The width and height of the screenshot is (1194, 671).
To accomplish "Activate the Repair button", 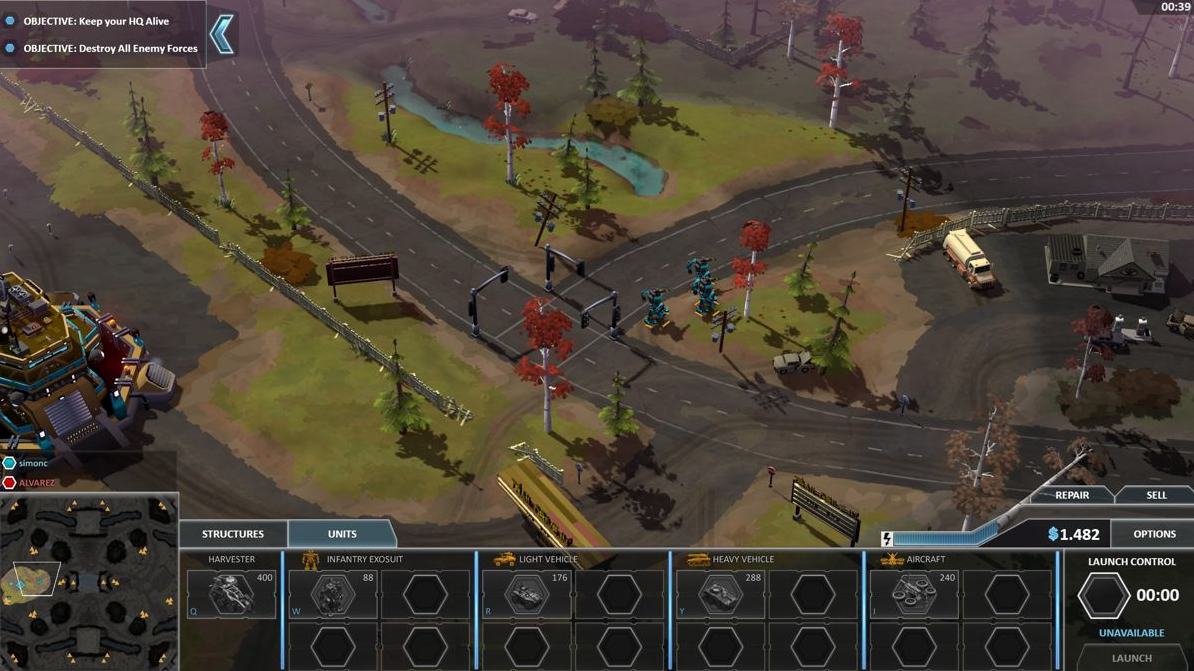I will coord(1072,495).
